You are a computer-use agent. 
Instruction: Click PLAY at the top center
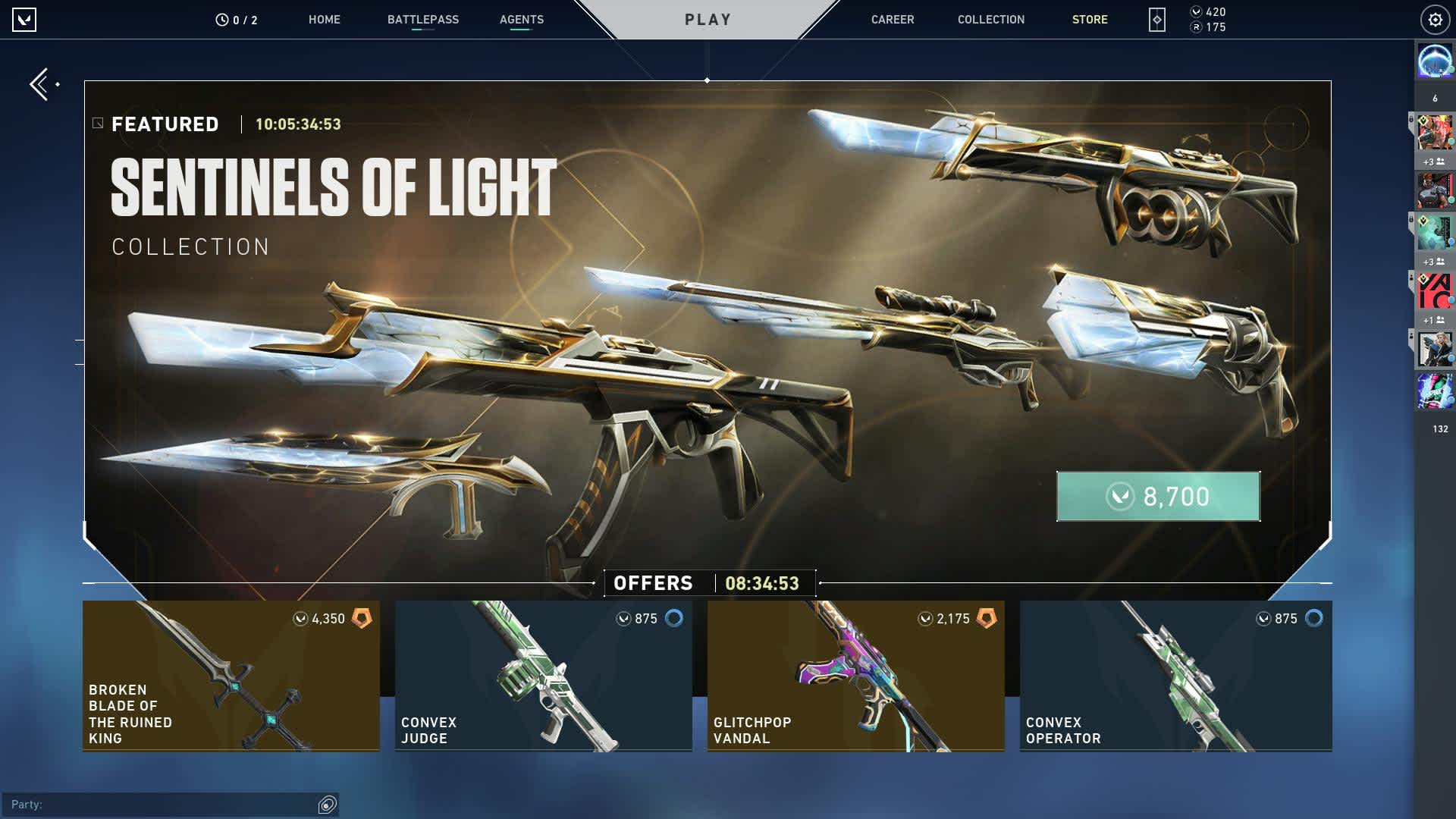tap(708, 19)
